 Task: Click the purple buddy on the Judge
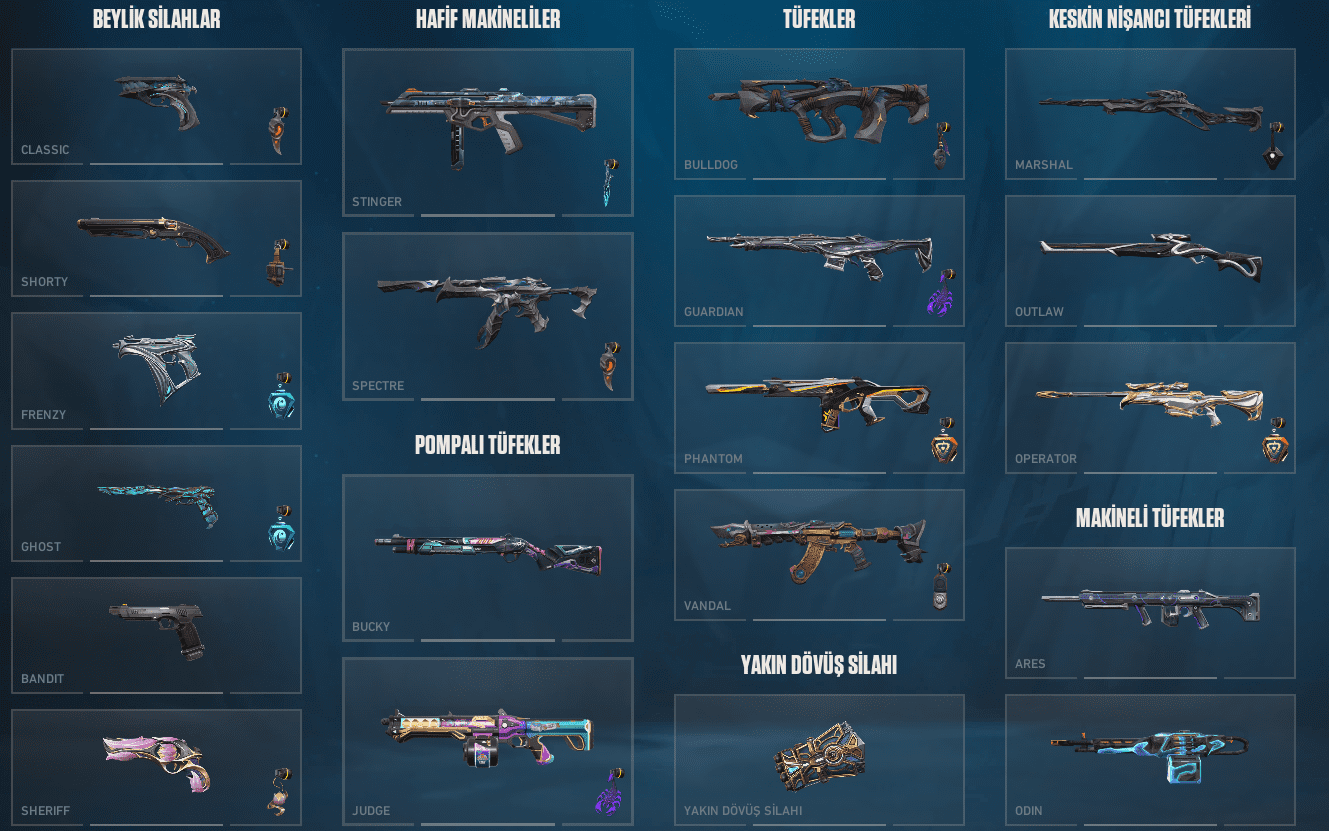pos(608,800)
